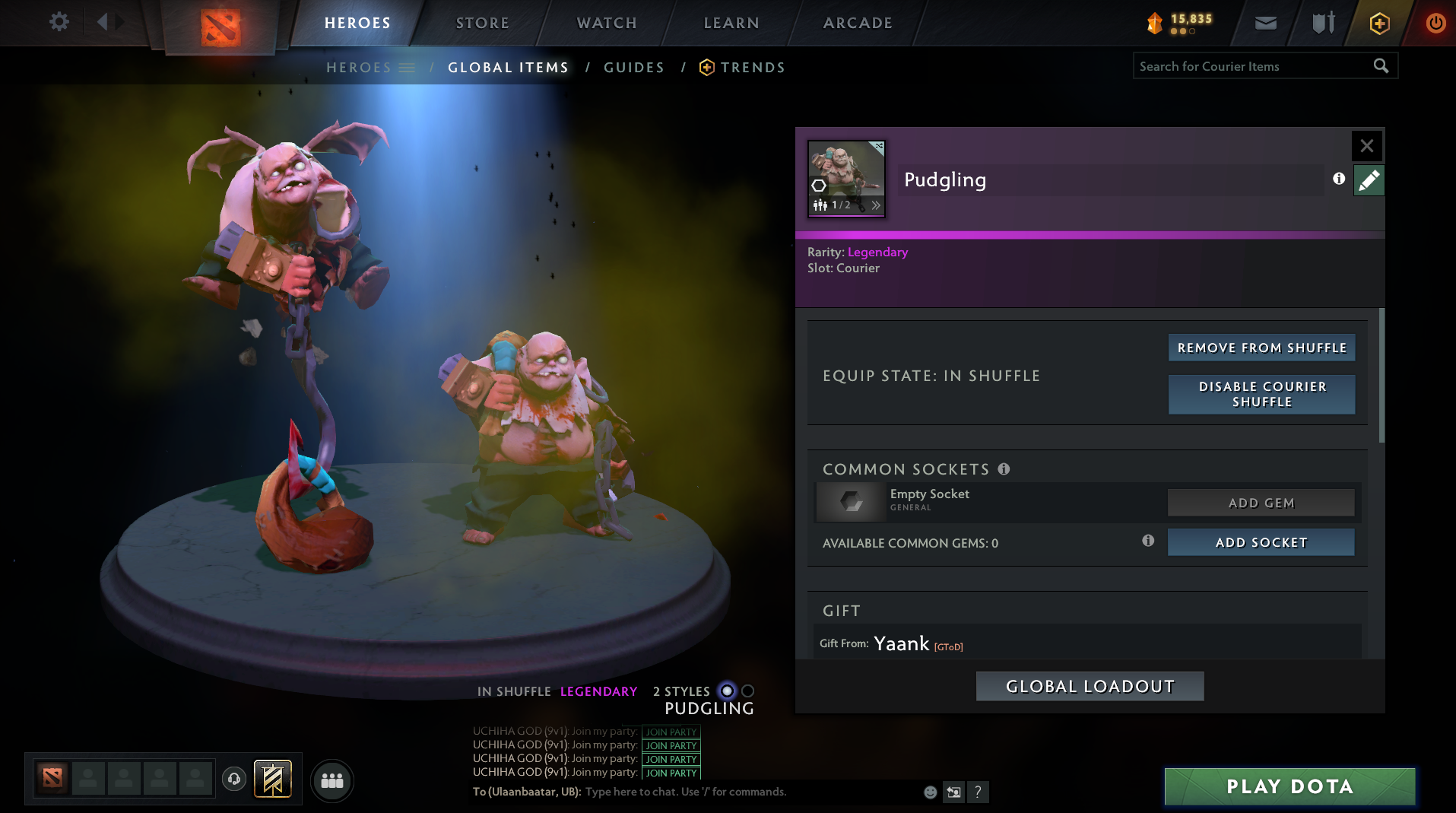Switch to the Watch tab
Screen dimensions: 1456x813
pyautogui.click(x=606, y=23)
